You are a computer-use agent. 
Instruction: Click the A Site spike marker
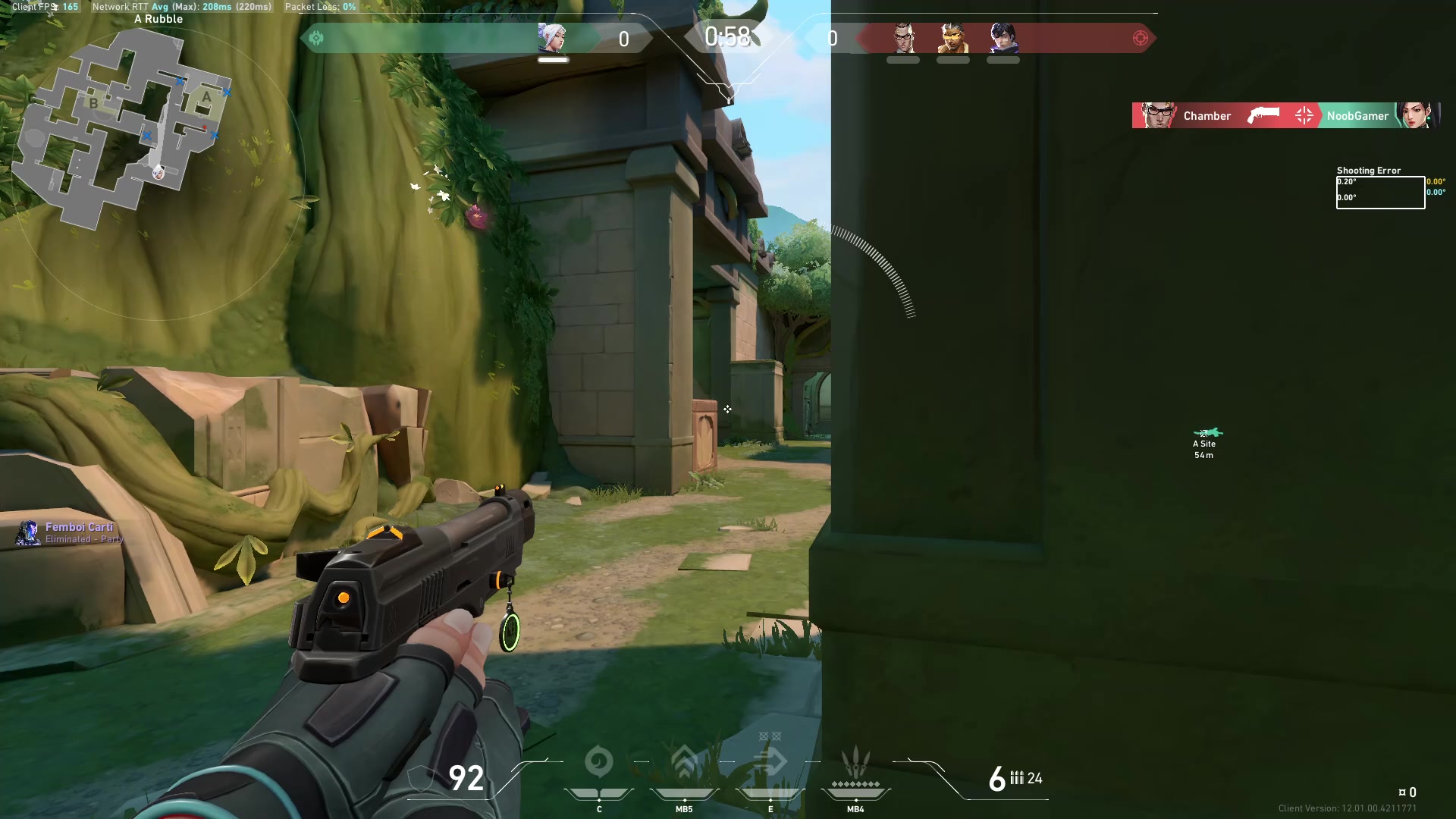point(1206,434)
